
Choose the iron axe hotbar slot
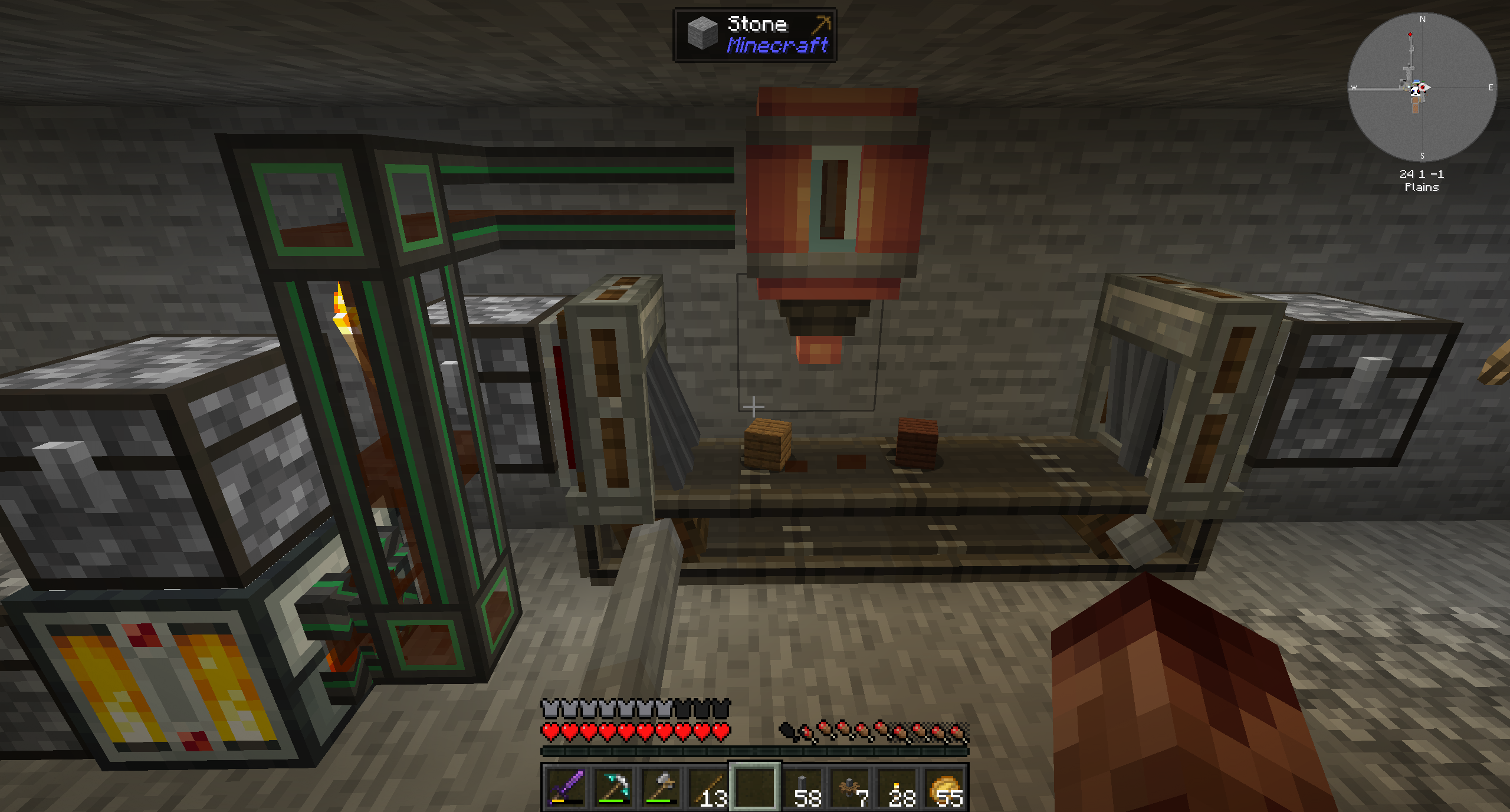point(661,787)
